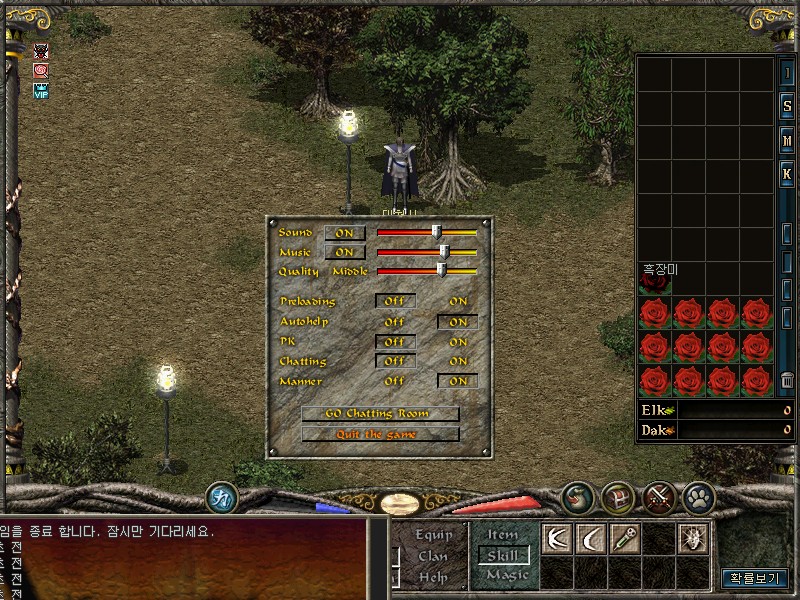Select the black rose inventory item
The height and width of the screenshot is (600, 800).
coord(655,284)
